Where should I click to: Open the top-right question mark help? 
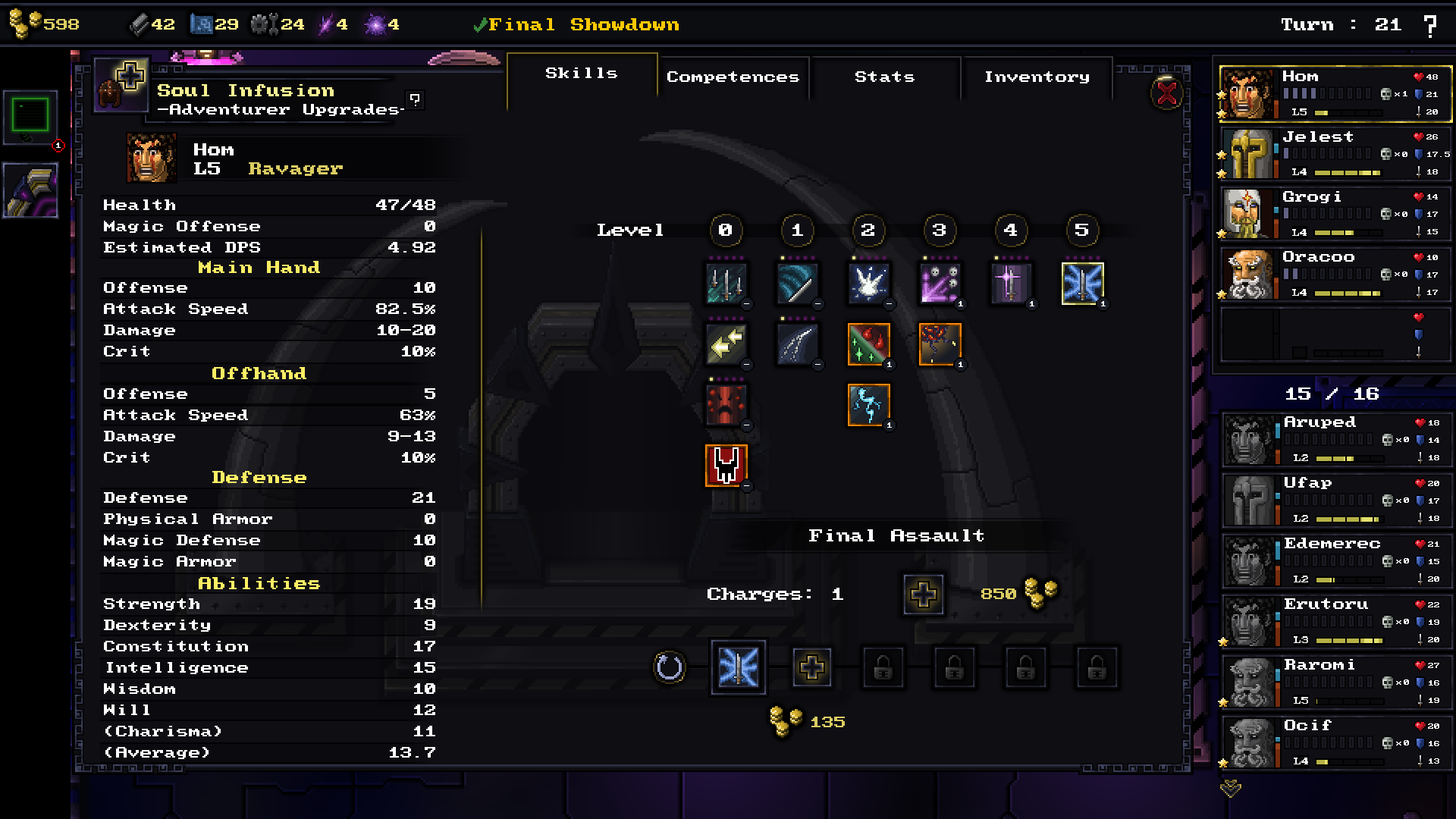click(1430, 26)
